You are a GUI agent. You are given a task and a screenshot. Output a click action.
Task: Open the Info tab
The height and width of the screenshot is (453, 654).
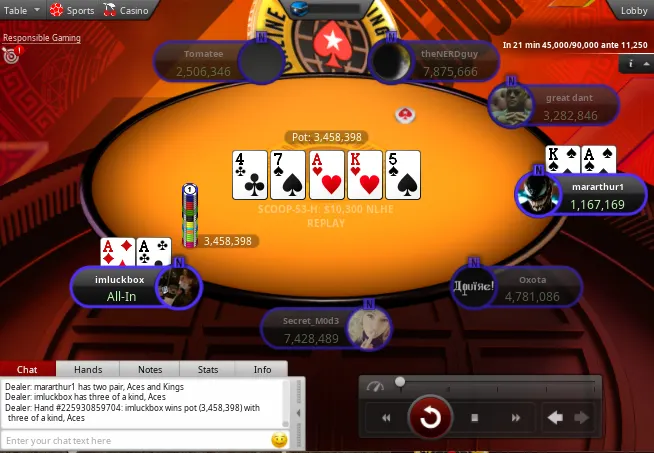click(262, 369)
